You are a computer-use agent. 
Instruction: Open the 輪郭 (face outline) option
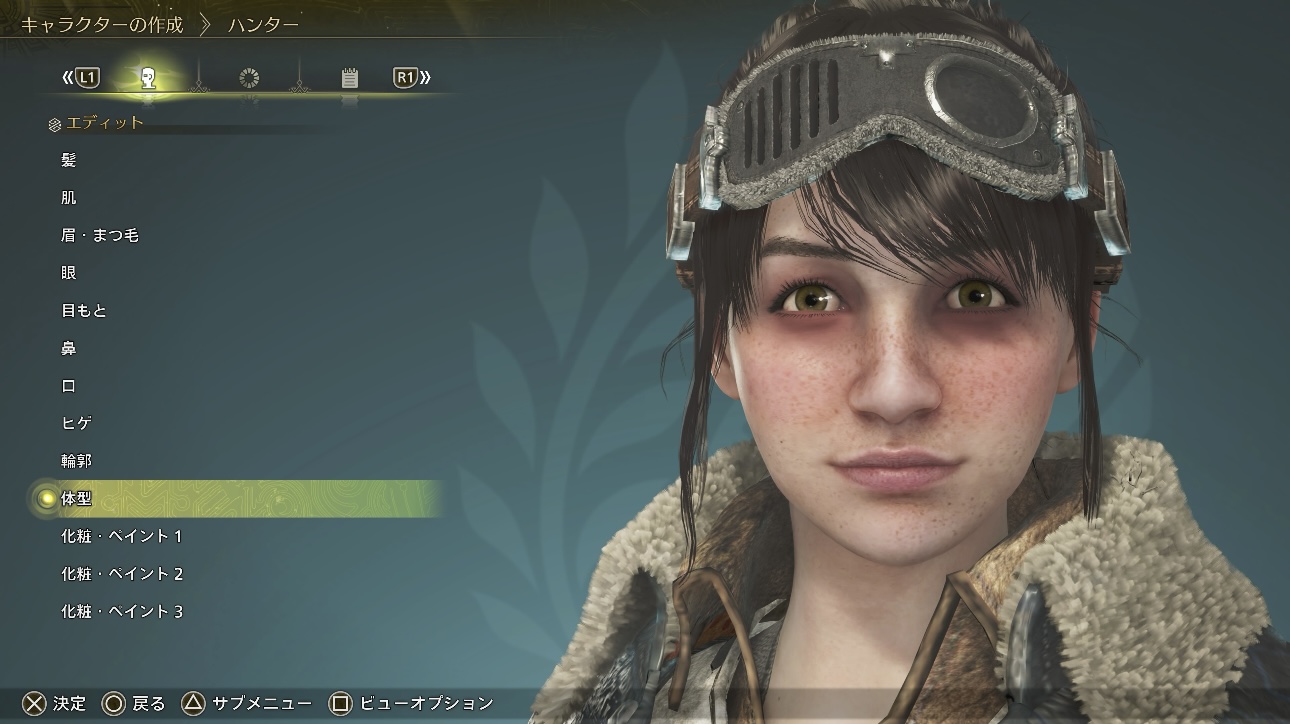(x=77, y=461)
